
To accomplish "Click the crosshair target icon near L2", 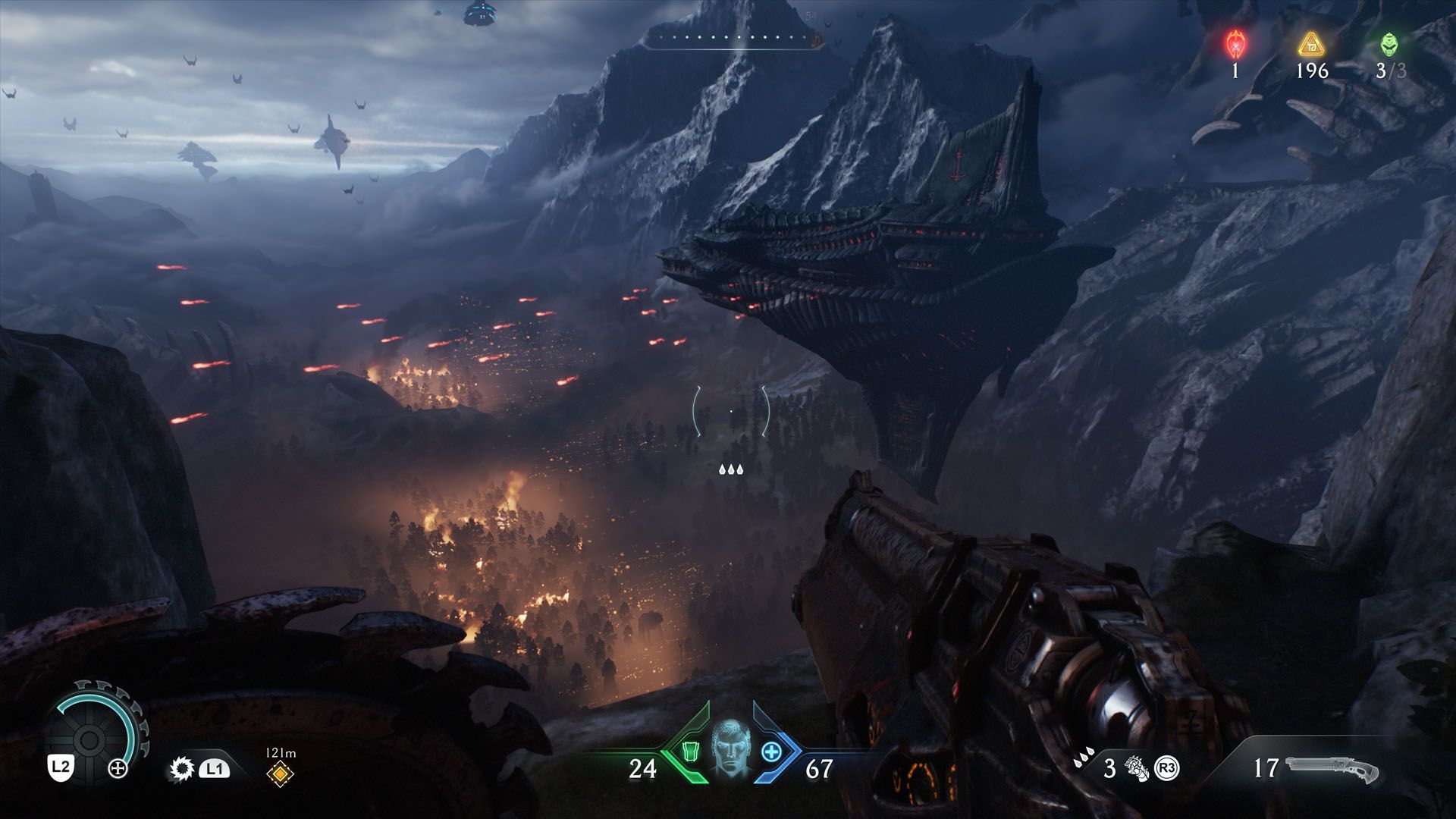I will [118, 770].
